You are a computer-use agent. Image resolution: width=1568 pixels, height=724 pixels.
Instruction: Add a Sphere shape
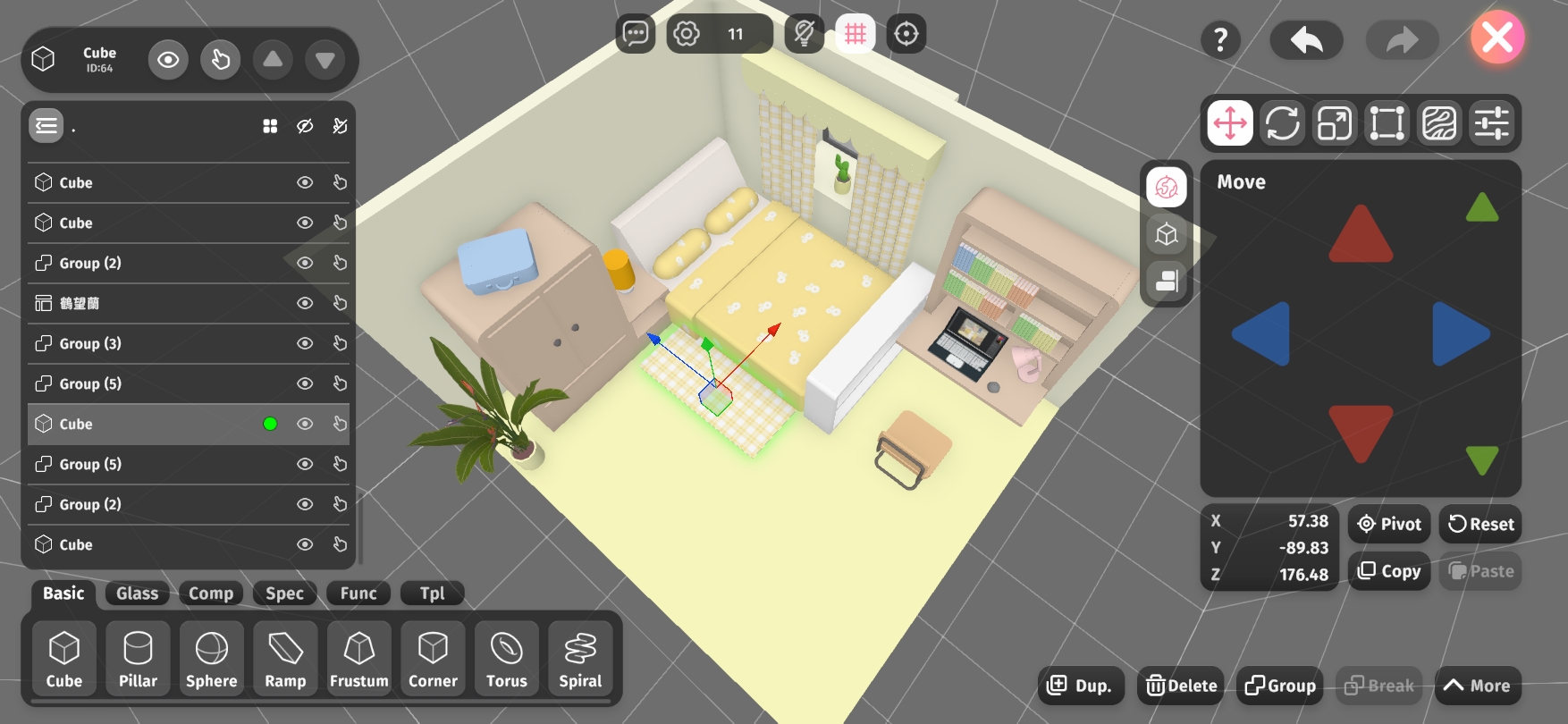click(212, 659)
